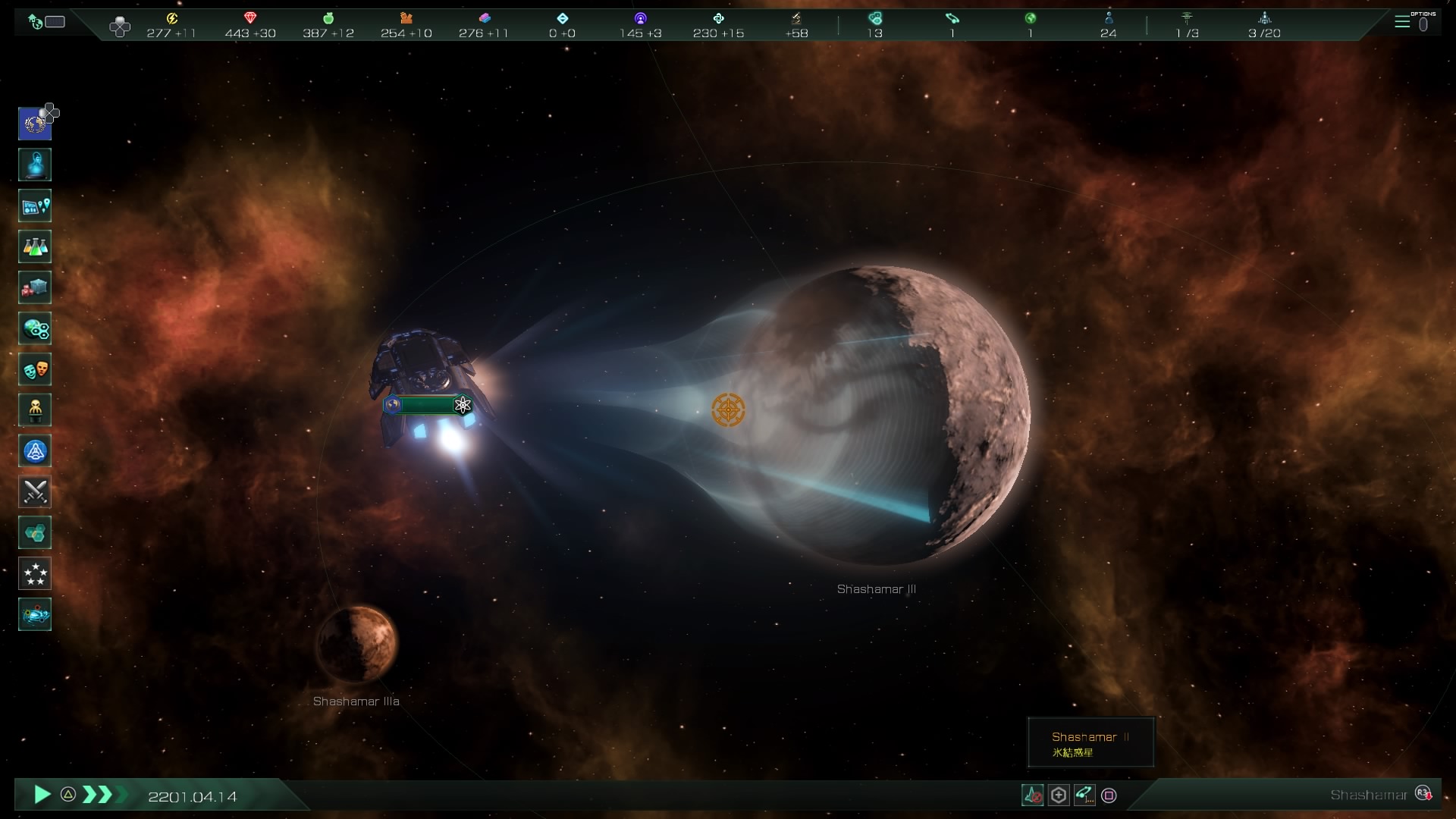Click the hexagon plus button
The image size is (1456, 819).
[x=1059, y=795]
